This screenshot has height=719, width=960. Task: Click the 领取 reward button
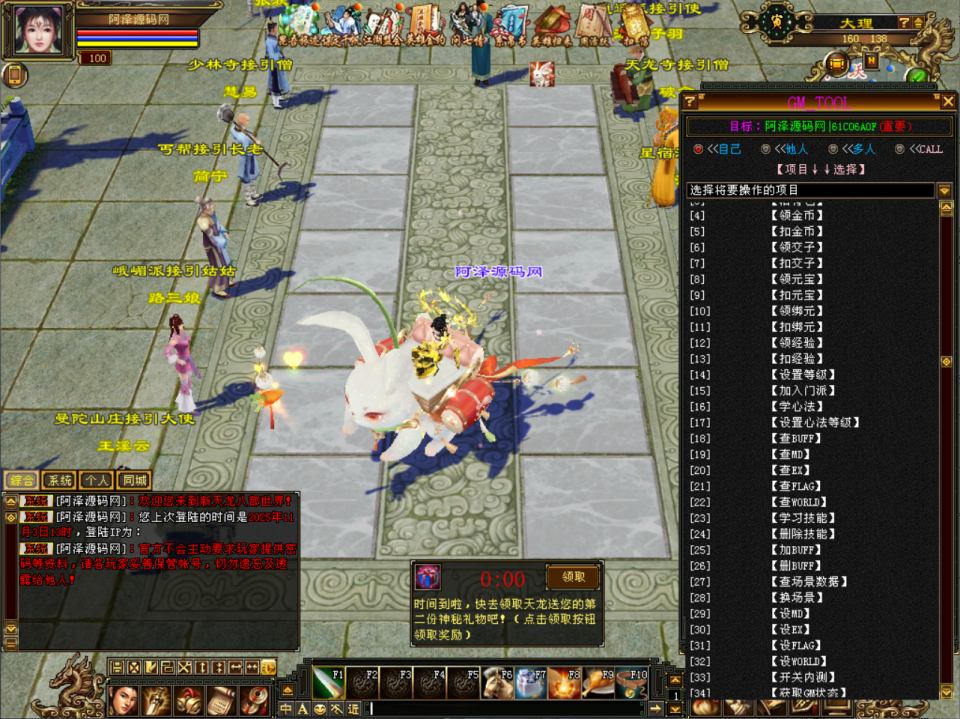(573, 577)
